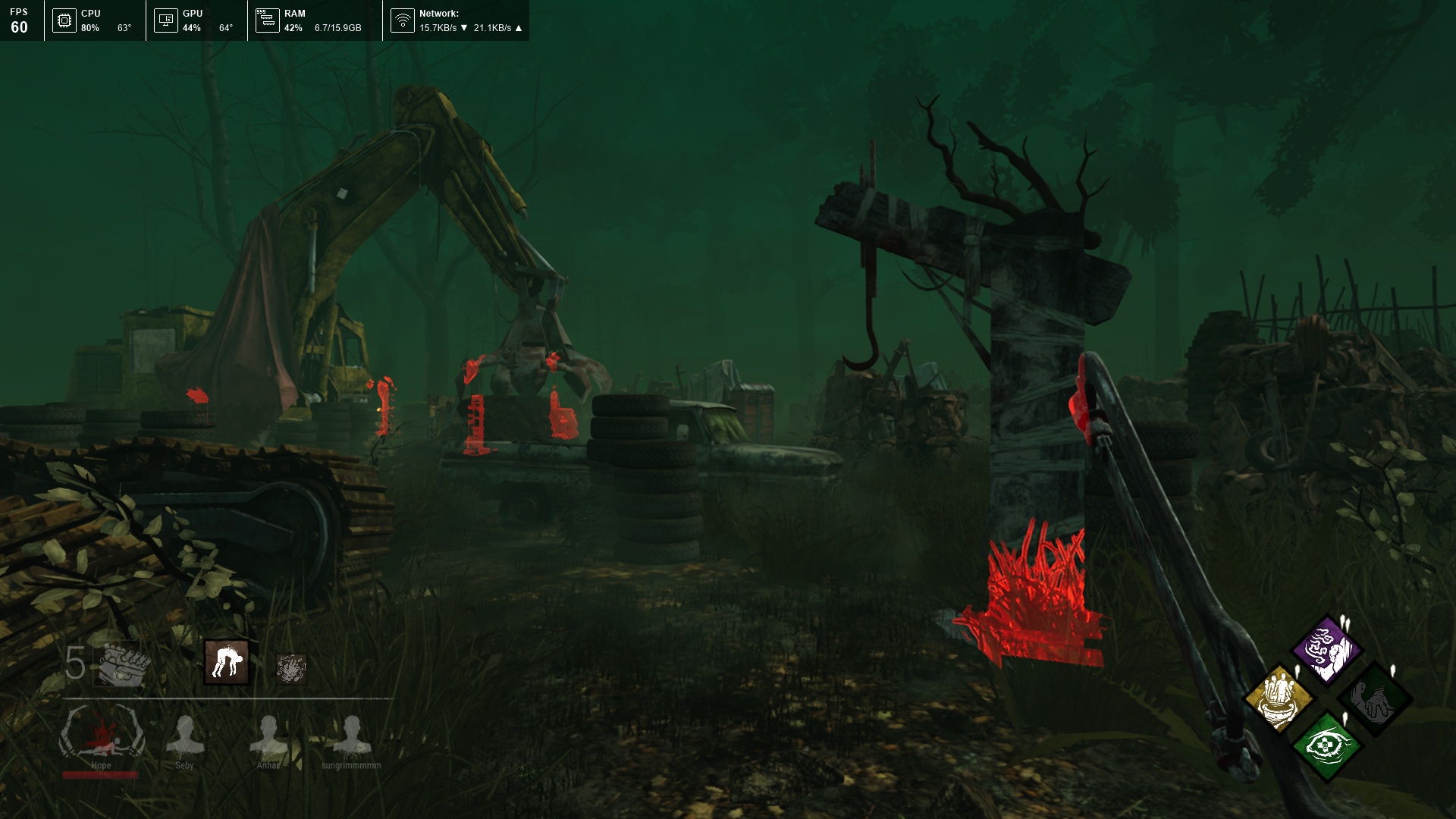Click the Network wifi icon in overlay
The image size is (1456, 819).
coord(403,20)
